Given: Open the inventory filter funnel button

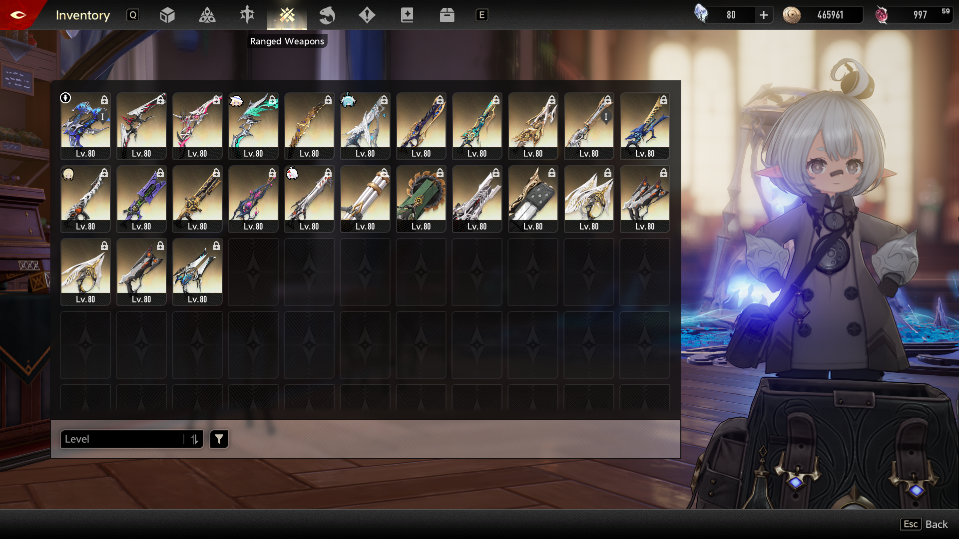Looking at the screenshot, I should click(219, 439).
